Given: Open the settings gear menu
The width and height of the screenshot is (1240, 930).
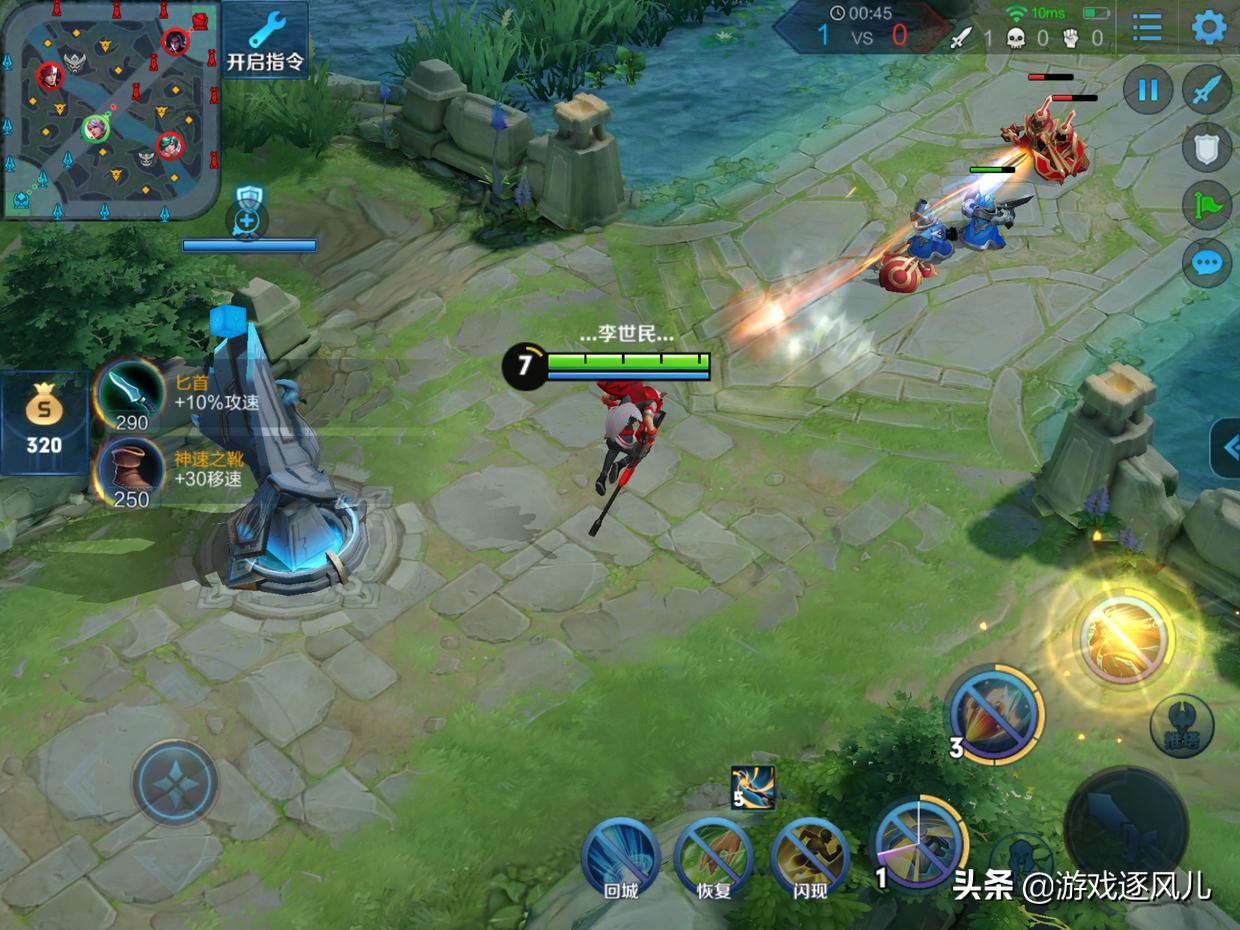Looking at the screenshot, I should (x=1209, y=28).
